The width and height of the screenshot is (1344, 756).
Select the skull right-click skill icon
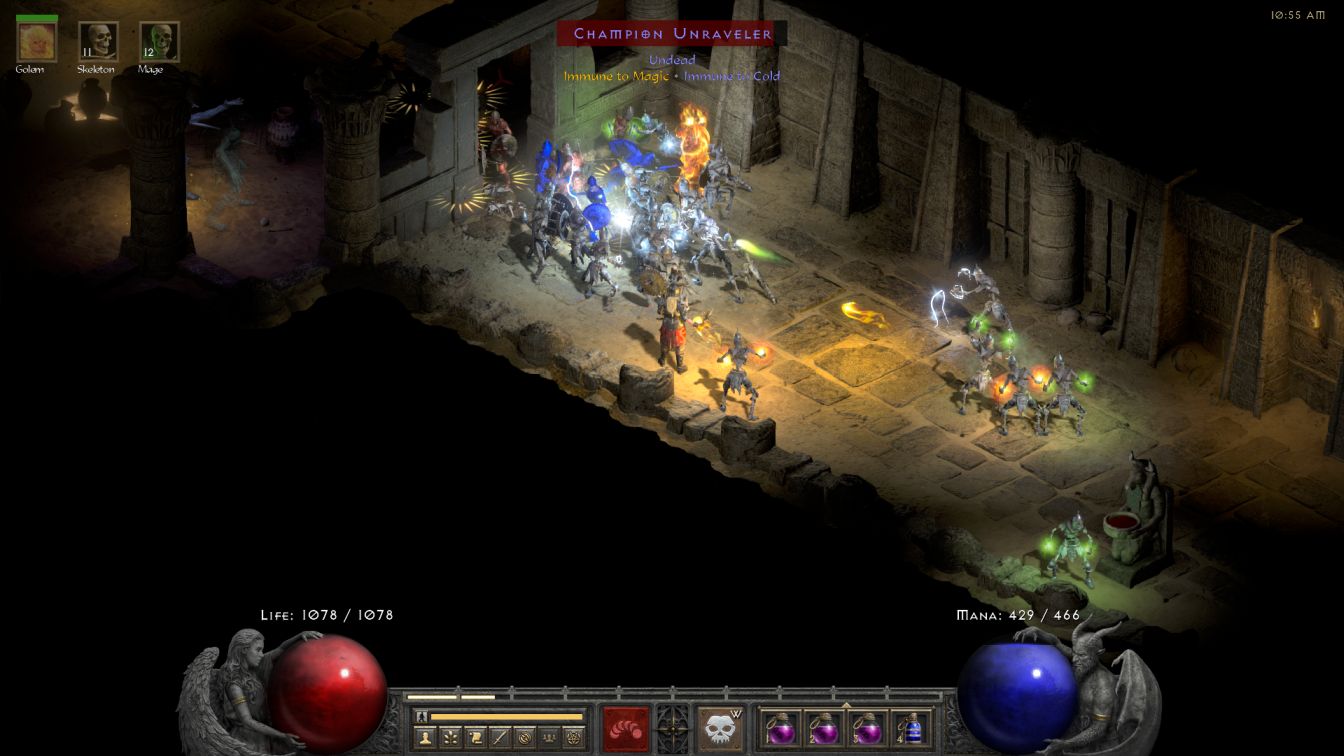tap(720, 728)
